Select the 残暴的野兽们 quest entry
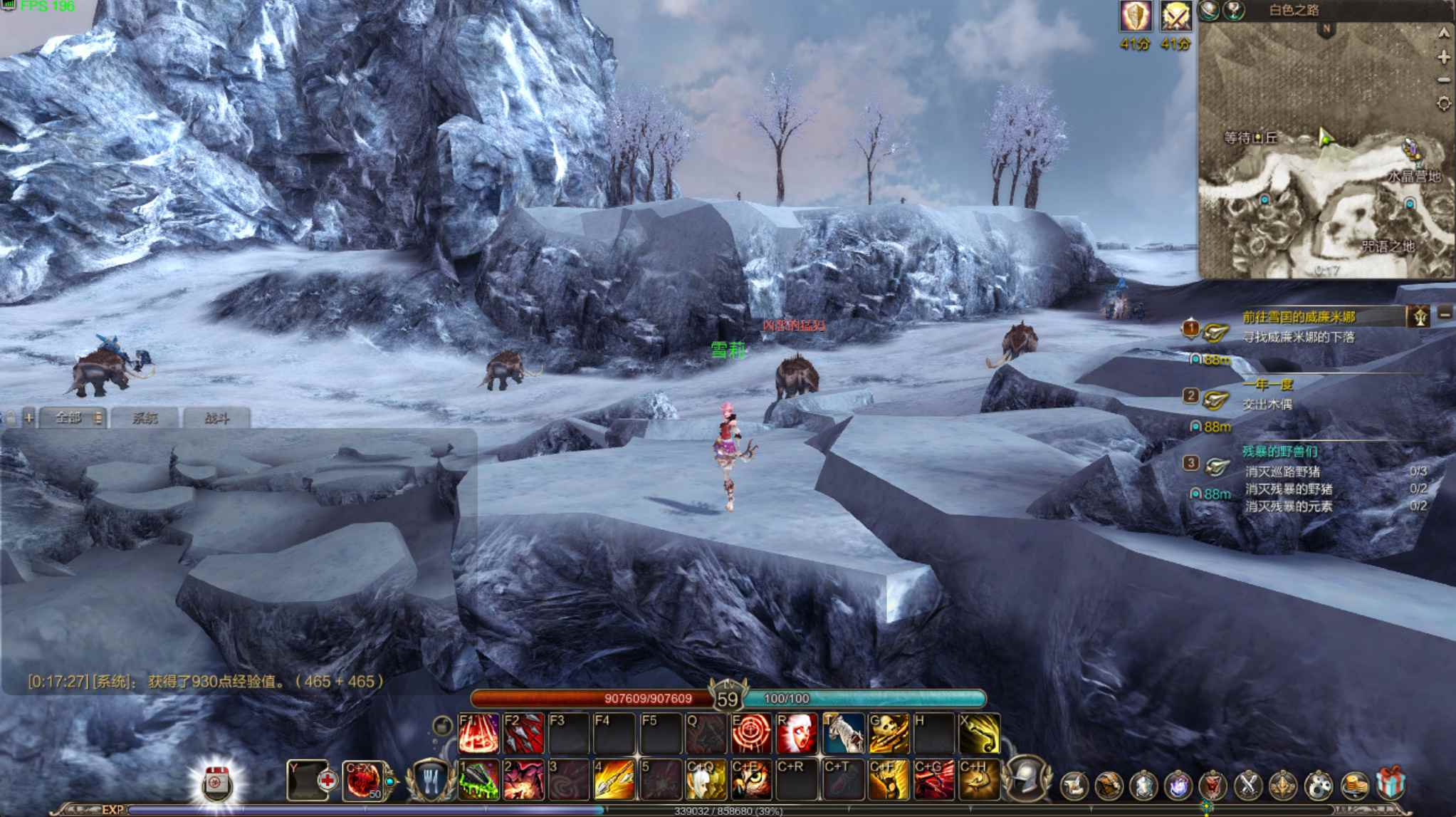1456x817 pixels. point(1279,451)
